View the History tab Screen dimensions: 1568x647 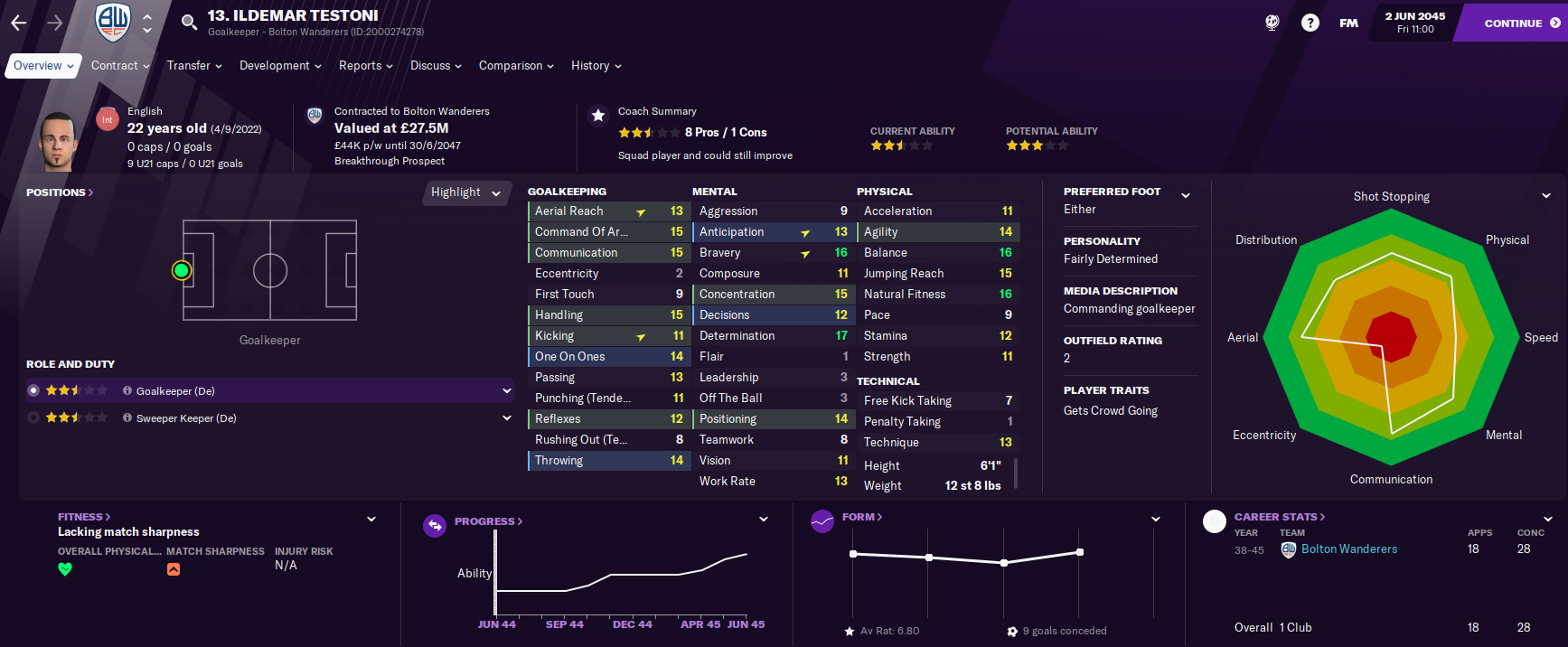coord(596,66)
